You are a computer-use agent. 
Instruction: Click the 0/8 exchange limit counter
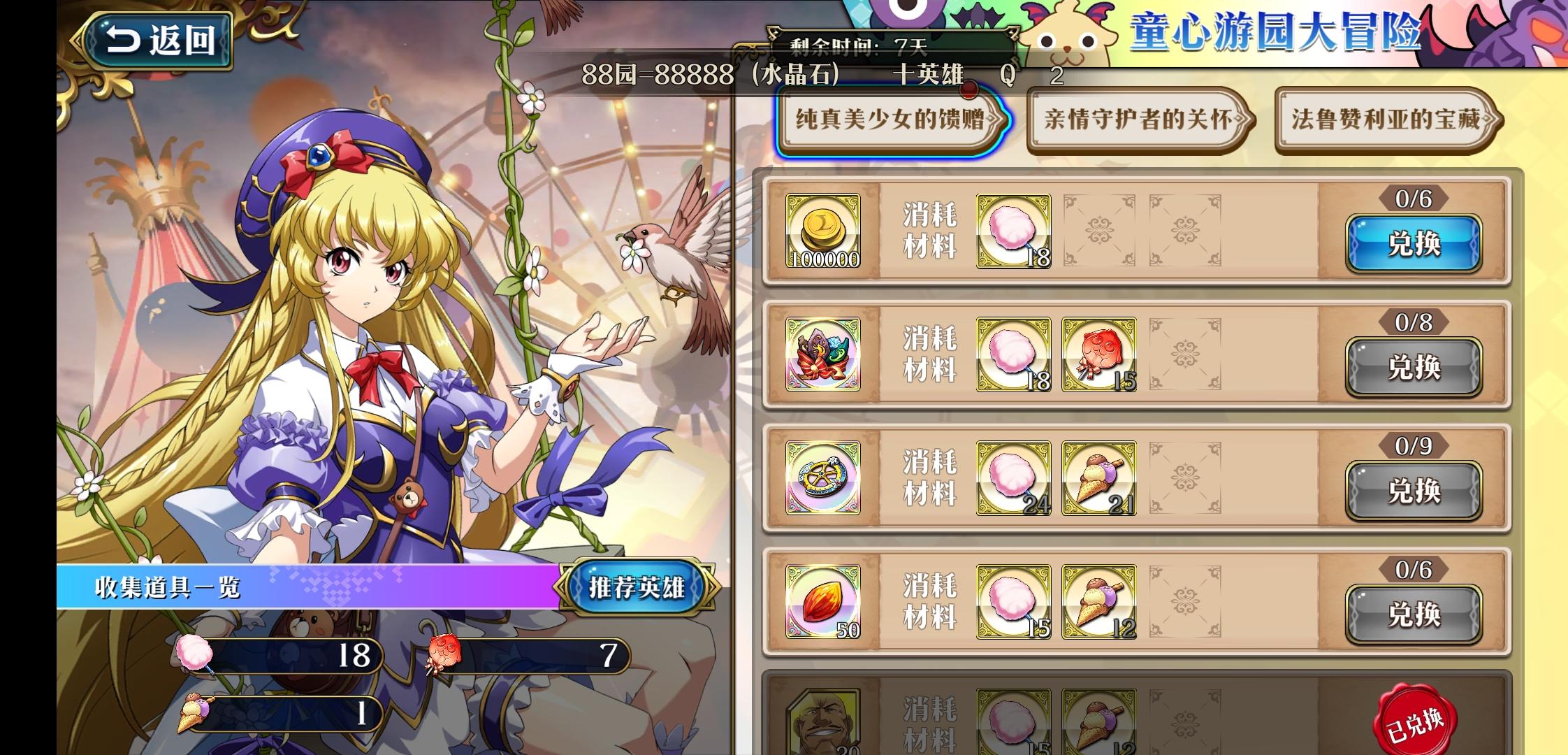tap(1414, 323)
